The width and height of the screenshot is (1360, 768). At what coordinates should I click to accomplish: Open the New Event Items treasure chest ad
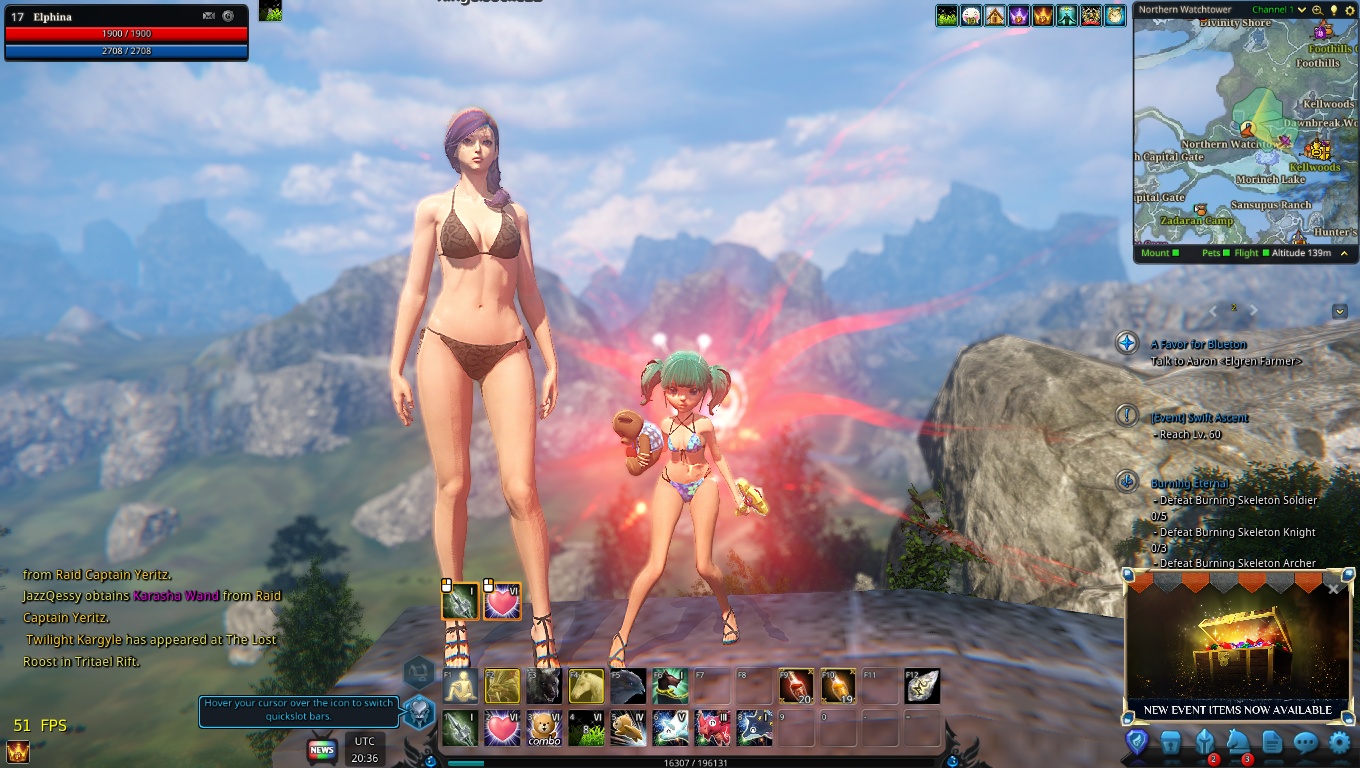[1238, 647]
